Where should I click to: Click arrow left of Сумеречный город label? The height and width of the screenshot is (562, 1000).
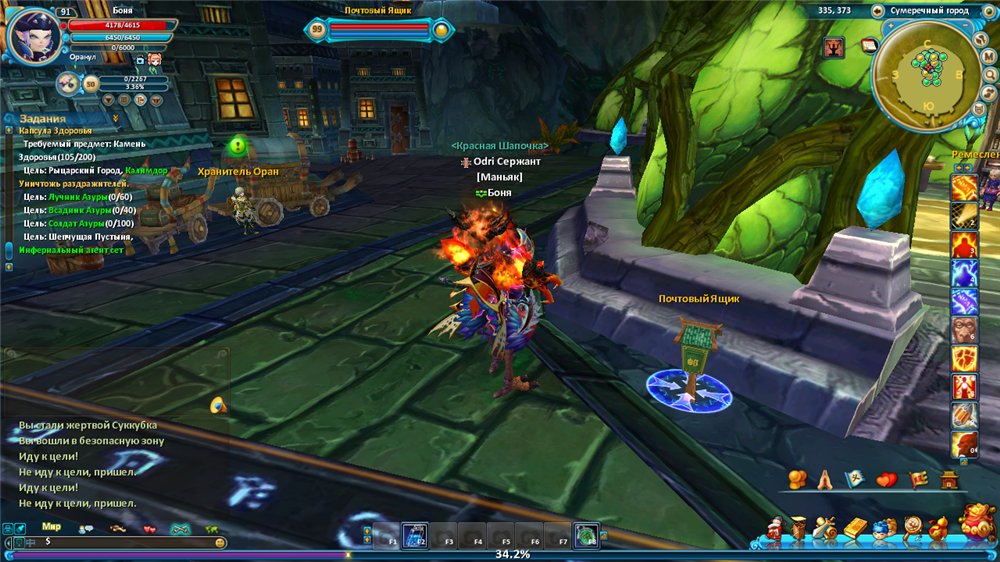[876, 11]
